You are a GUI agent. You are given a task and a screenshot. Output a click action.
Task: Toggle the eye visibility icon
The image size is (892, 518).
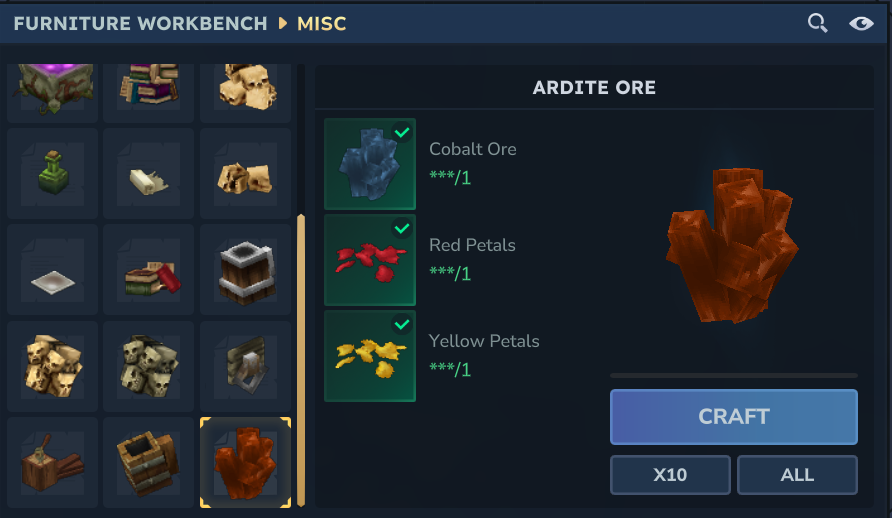click(x=861, y=23)
